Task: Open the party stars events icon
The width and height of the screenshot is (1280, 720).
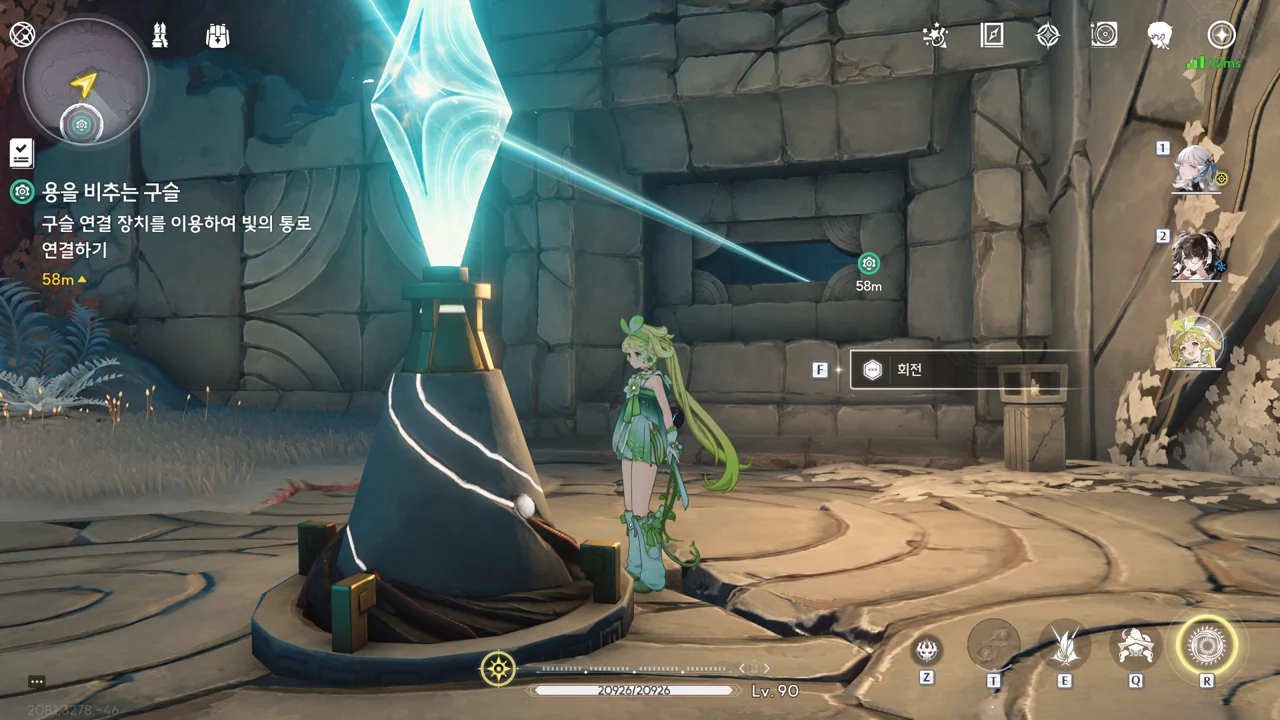Action: (934, 36)
